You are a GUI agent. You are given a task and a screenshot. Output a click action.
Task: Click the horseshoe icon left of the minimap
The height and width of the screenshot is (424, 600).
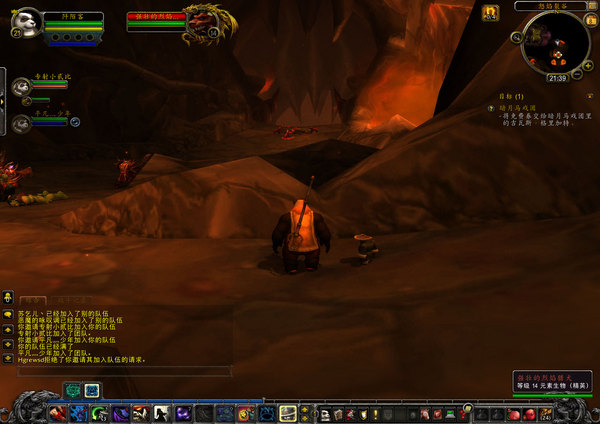[491, 12]
